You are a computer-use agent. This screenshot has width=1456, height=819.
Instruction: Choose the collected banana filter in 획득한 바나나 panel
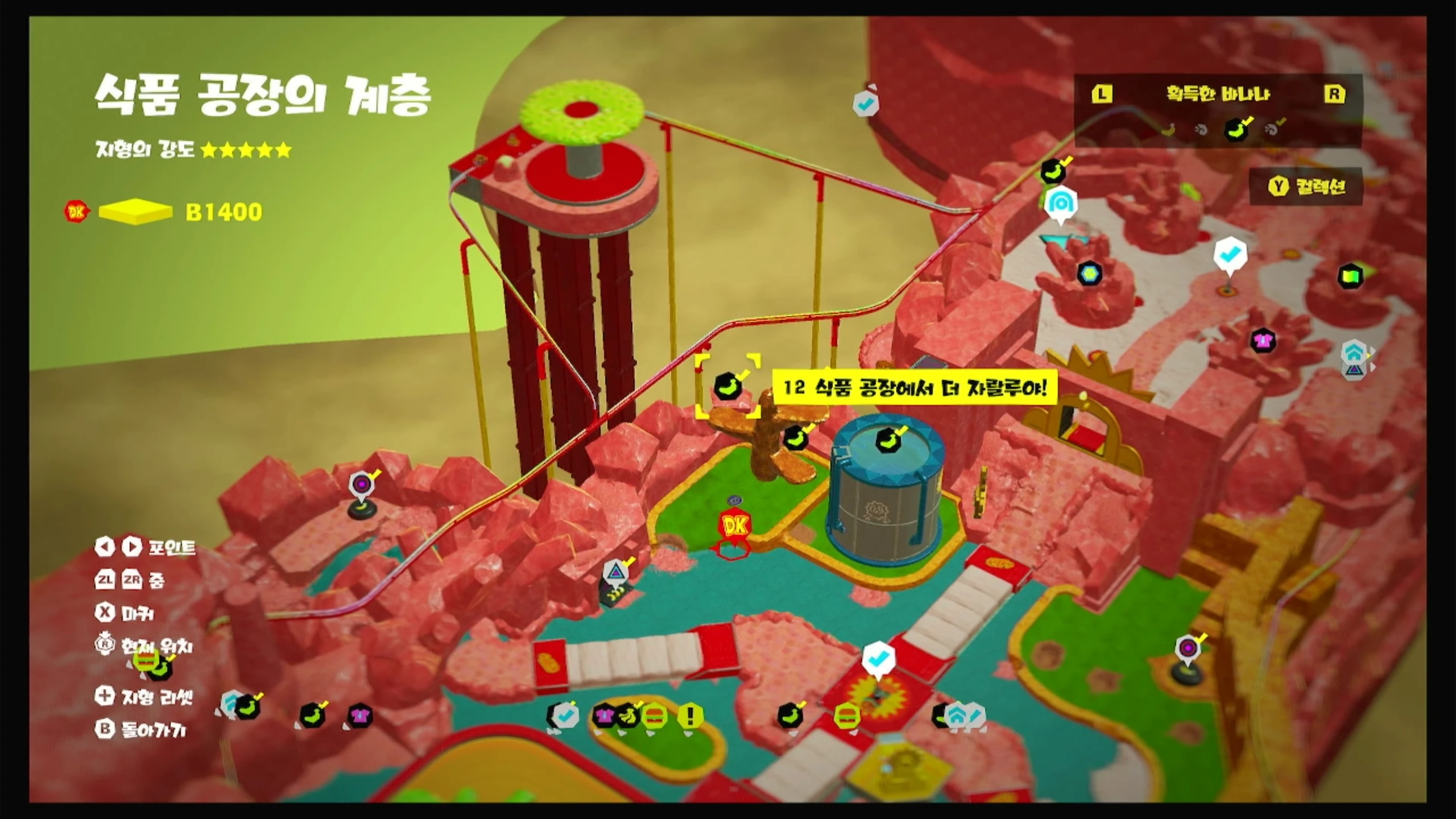click(x=1235, y=130)
